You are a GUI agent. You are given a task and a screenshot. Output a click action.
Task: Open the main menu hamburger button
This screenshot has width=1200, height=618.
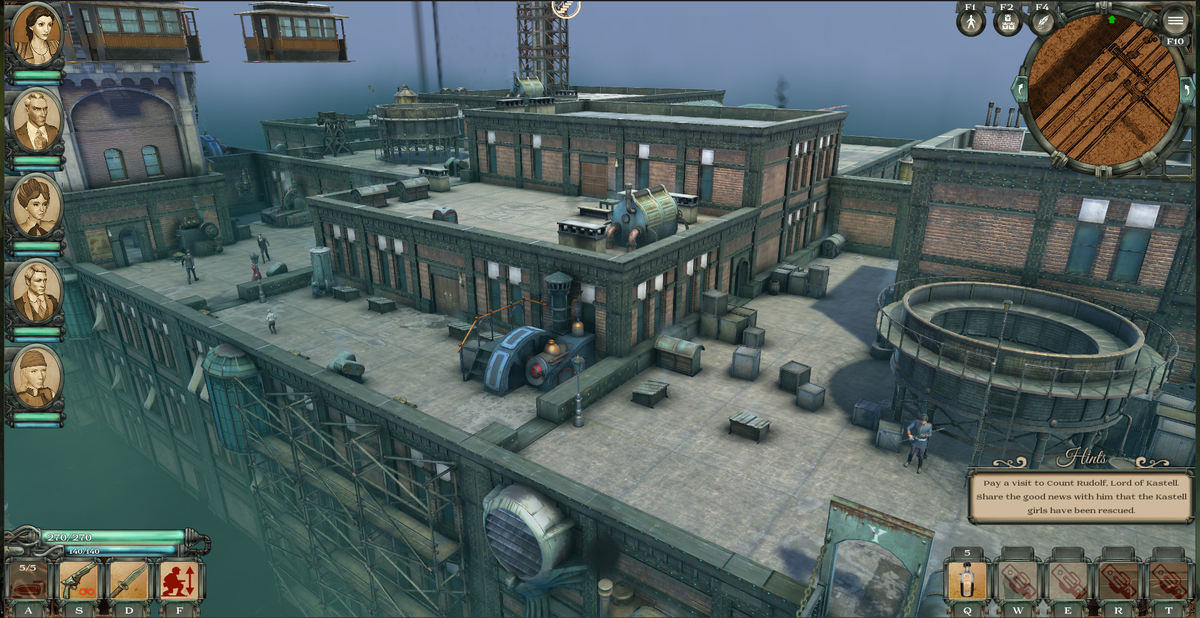click(1175, 22)
